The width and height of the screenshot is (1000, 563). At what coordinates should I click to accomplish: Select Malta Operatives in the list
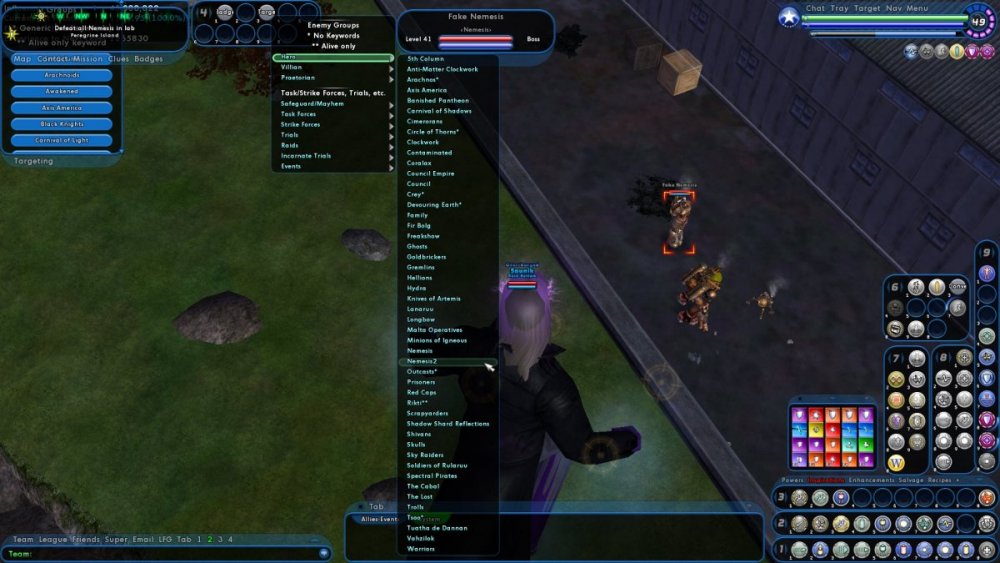434,330
